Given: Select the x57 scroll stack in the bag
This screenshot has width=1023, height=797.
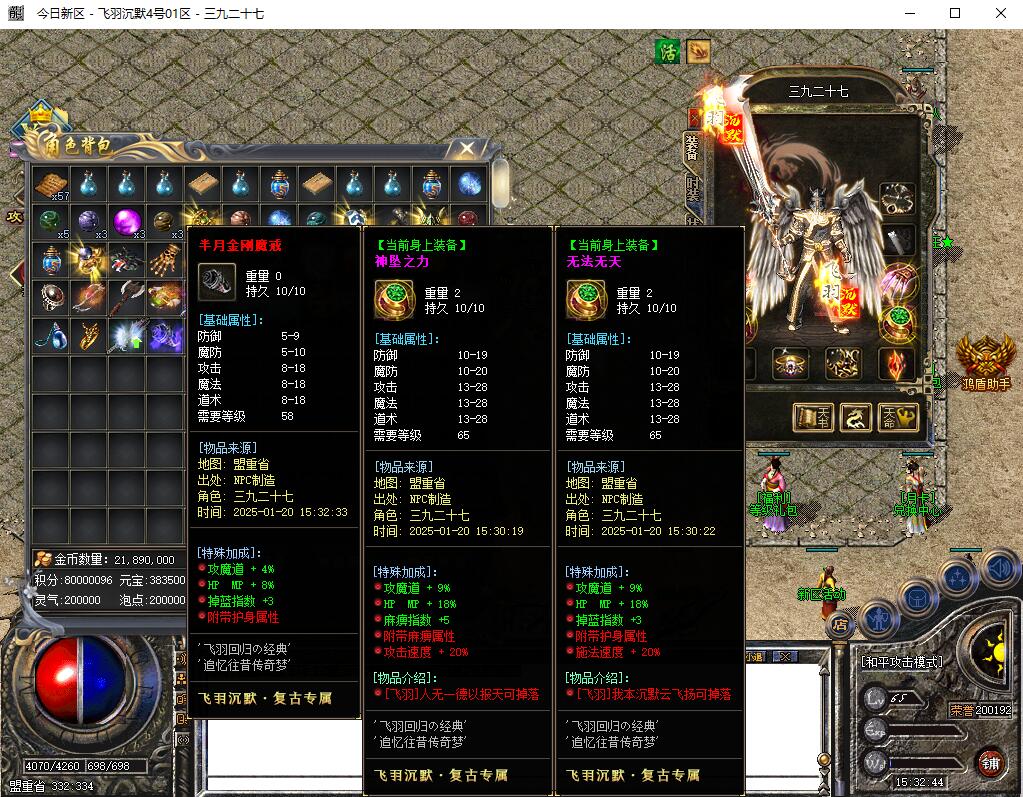Looking at the screenshot, I should click(x=51, y=185).
